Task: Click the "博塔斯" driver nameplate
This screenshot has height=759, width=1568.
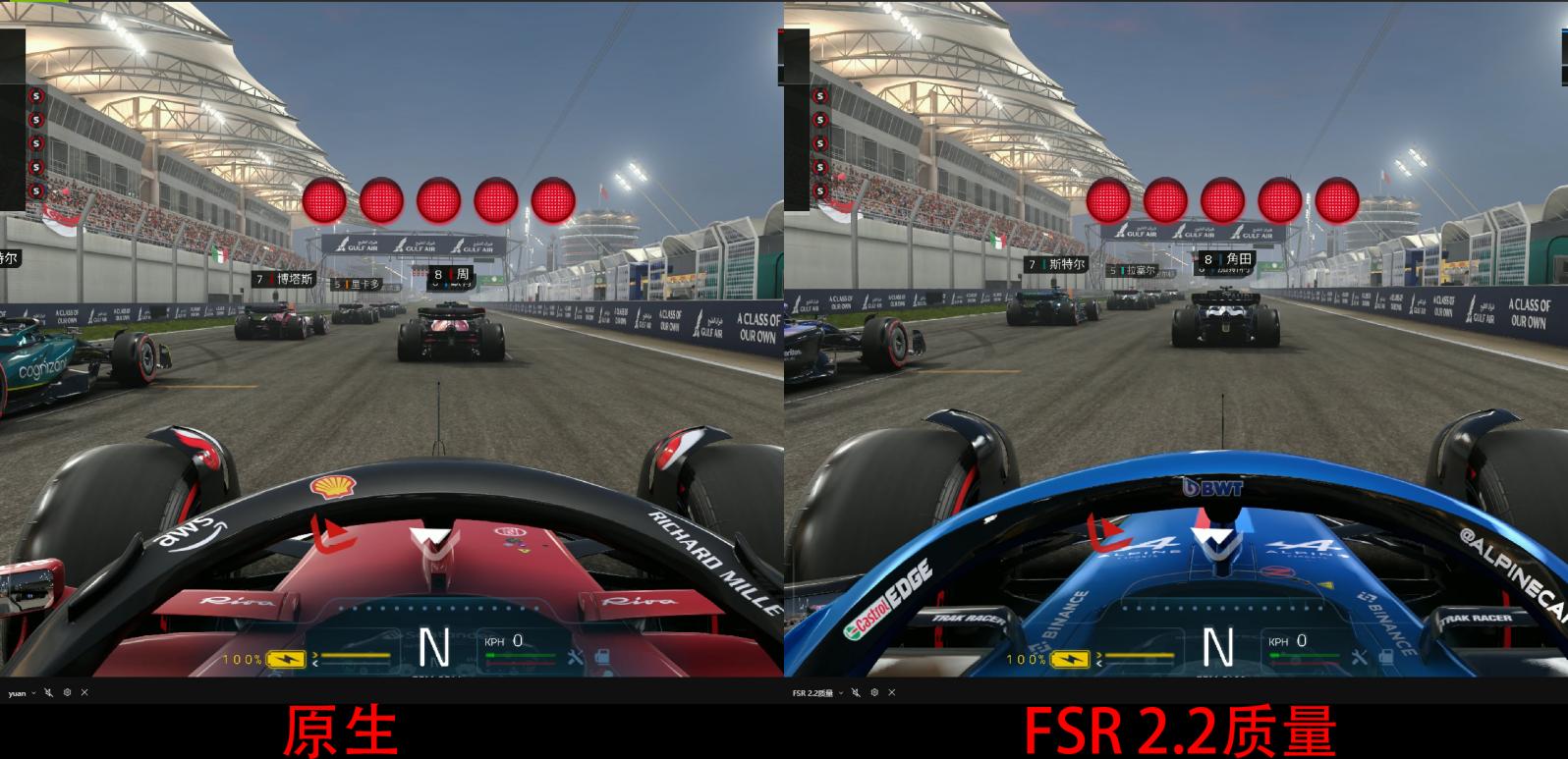Action: tap(285, 277)
